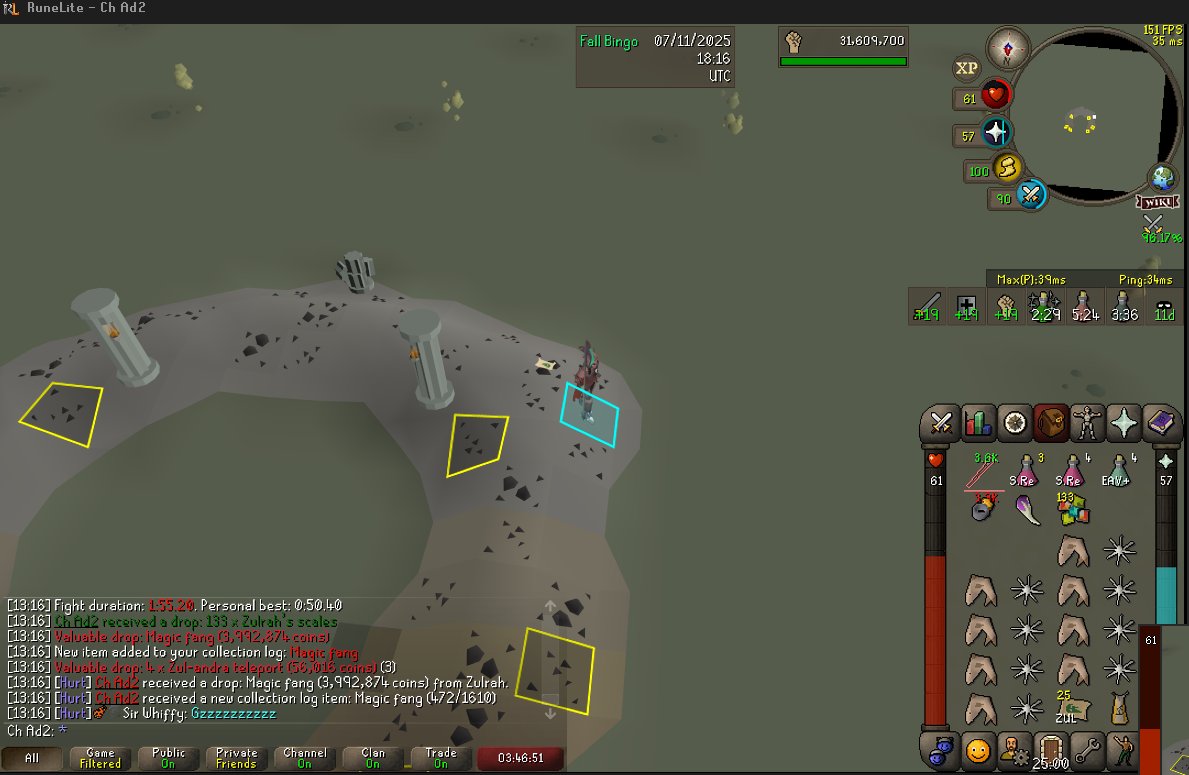1189x775 pixels.
Task: Toggle the Trade chat filter
Action: tap(441, 758)
